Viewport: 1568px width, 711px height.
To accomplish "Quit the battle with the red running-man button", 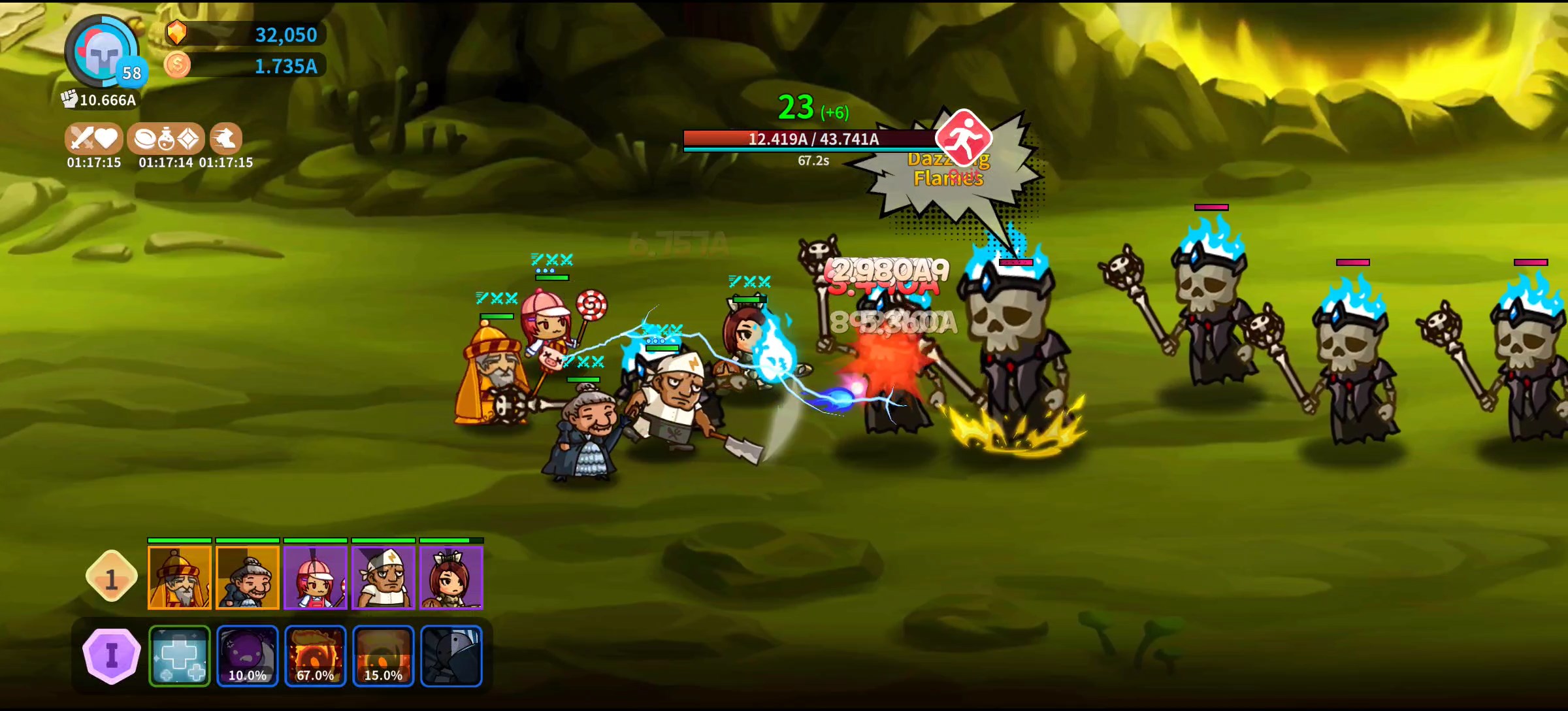I will pos(964,139).
